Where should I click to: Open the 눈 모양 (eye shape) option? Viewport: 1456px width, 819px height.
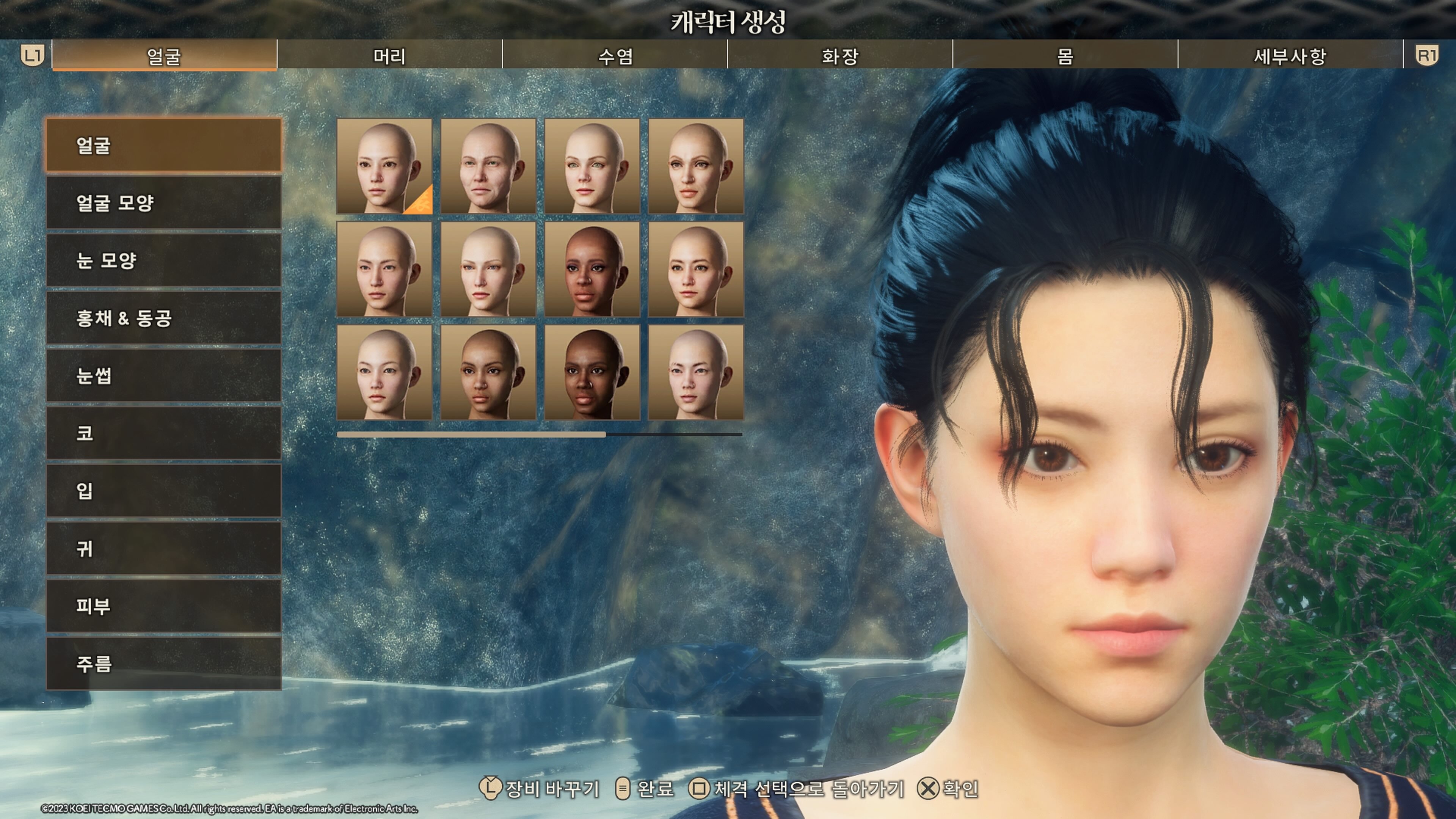(x=163, y=260)
